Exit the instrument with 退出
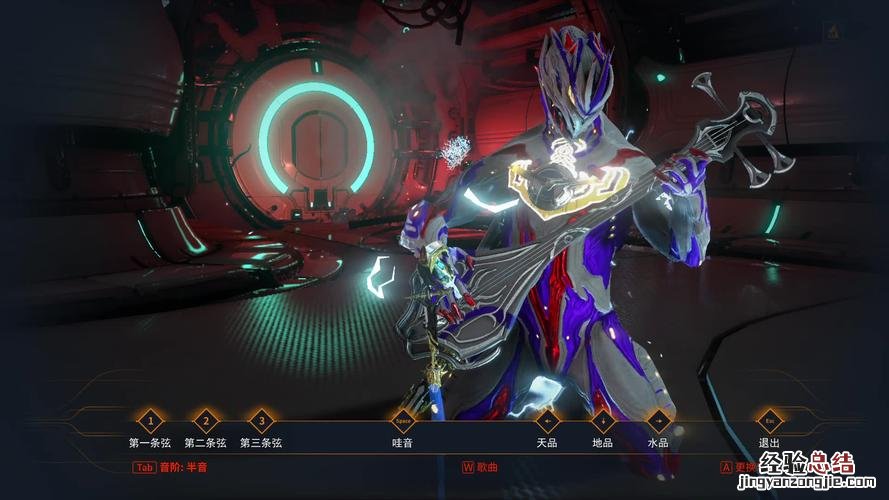This screenshot has height=500, width=889. point(769,421)
